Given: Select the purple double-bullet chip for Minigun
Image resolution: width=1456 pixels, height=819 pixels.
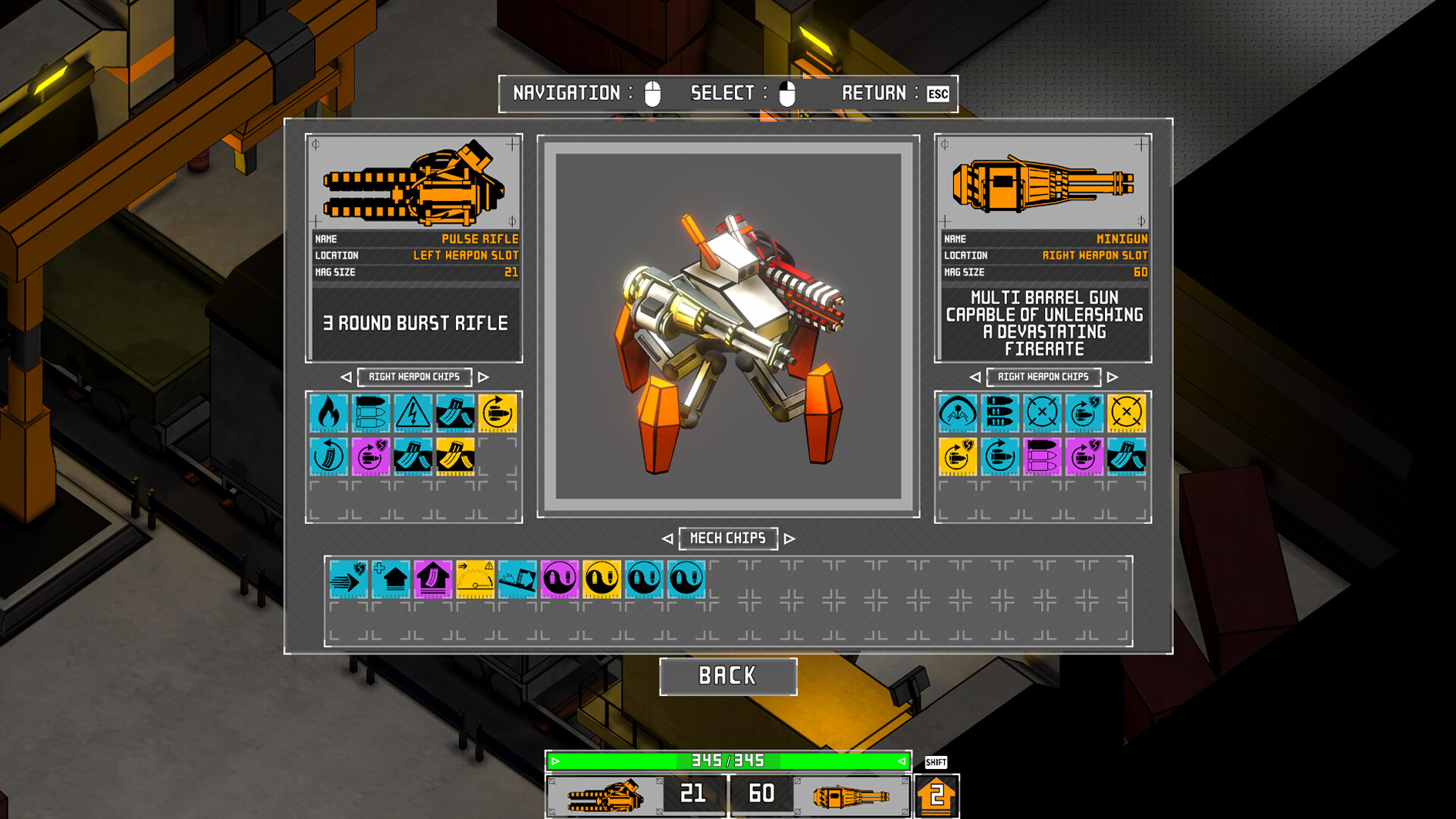Looking at the screenshot, I should [x=1043, y=457].
